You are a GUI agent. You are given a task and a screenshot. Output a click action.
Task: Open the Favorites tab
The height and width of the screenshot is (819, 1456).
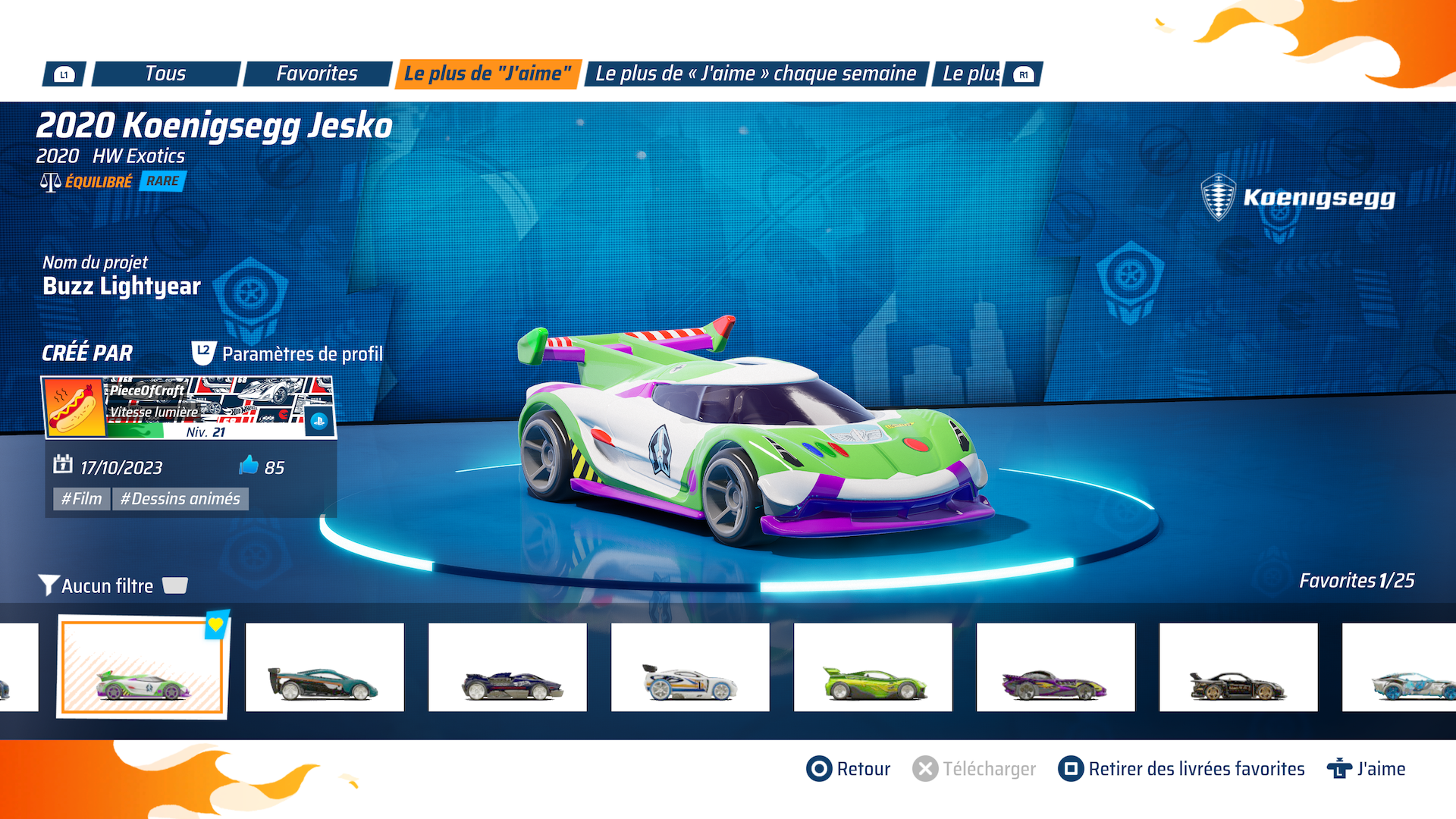point(317,74)
